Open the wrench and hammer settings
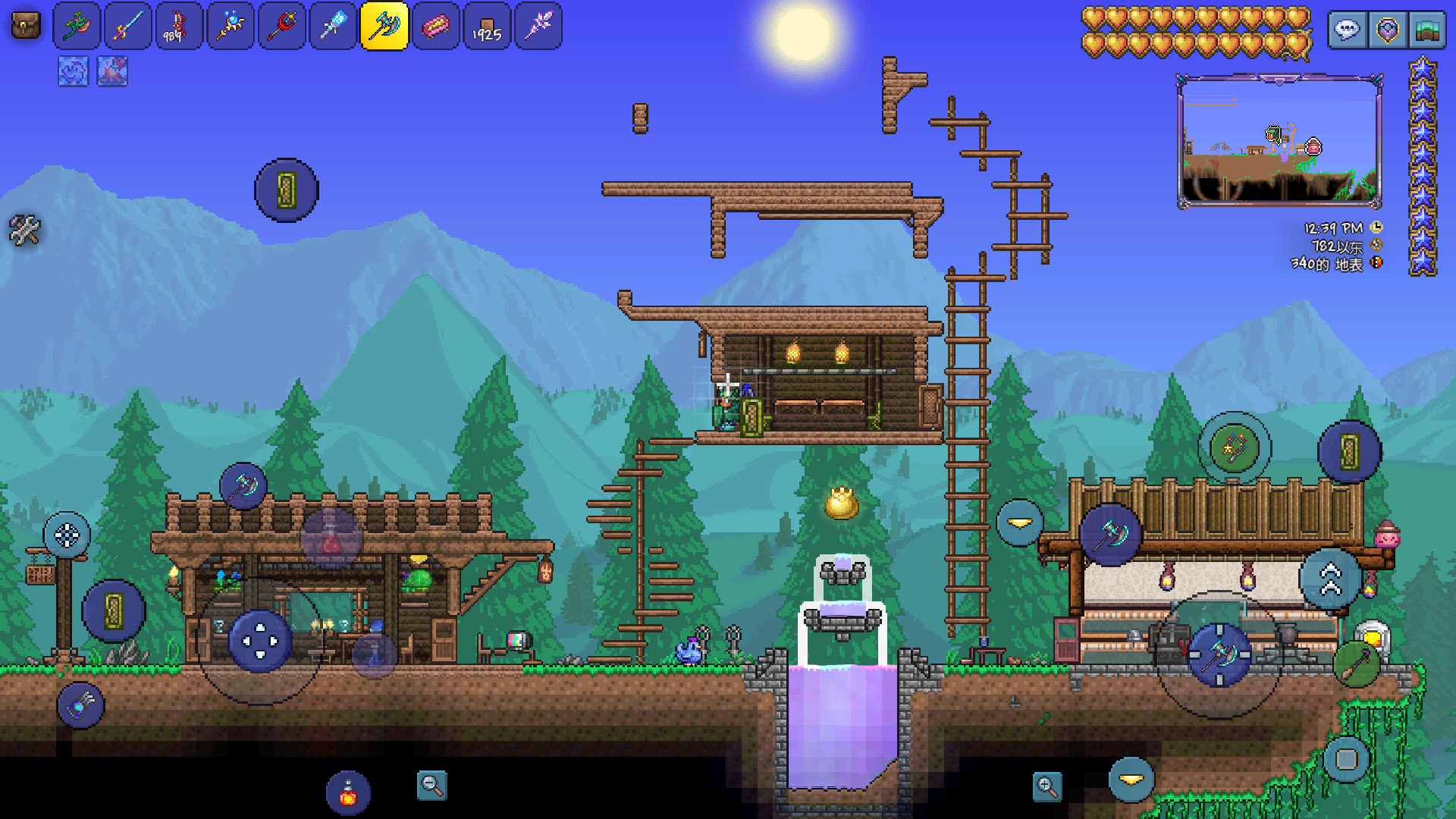The image size is (1456, 819). 24,230
